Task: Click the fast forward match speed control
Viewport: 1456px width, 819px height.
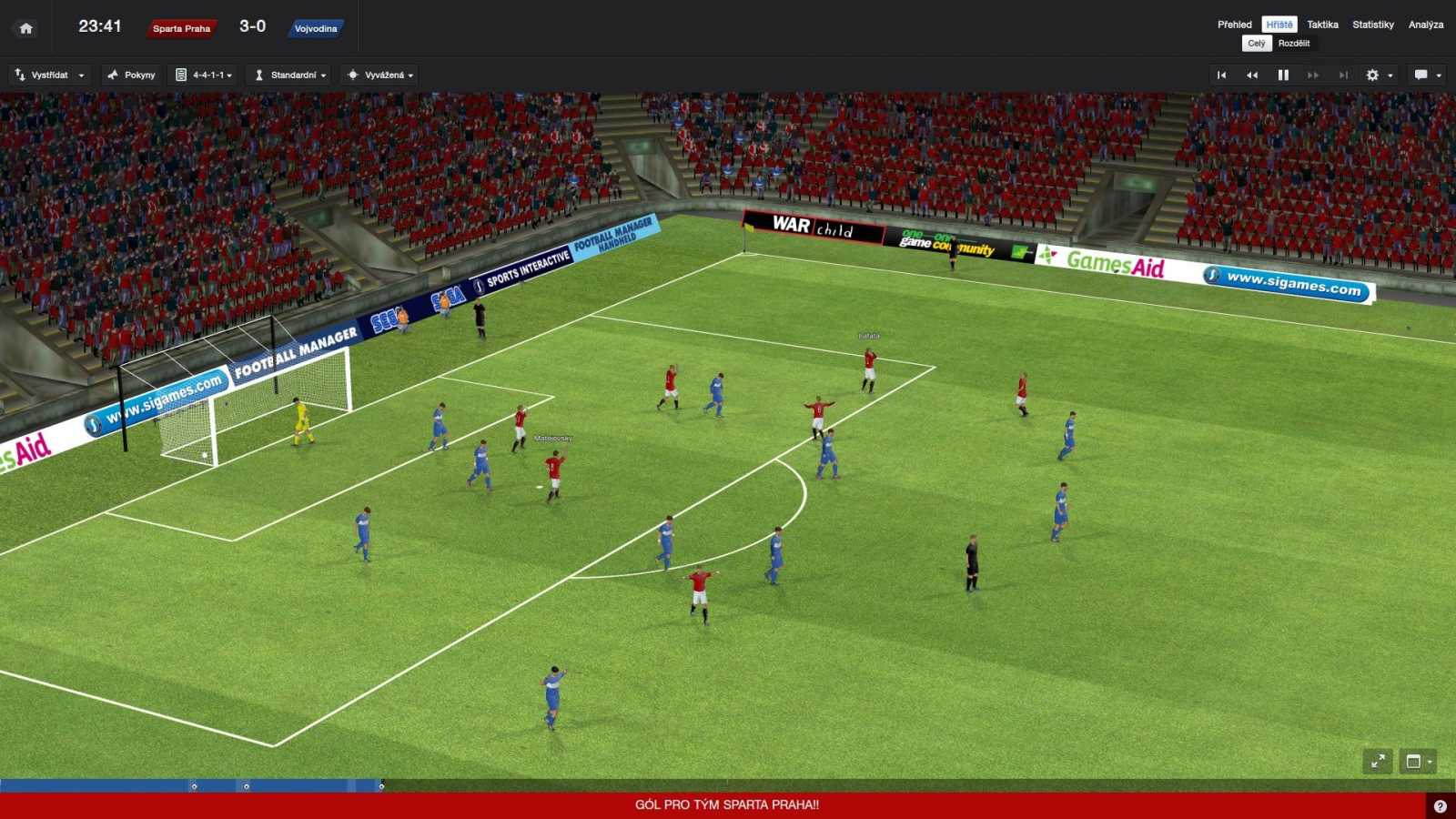Action: point(1313,75)
